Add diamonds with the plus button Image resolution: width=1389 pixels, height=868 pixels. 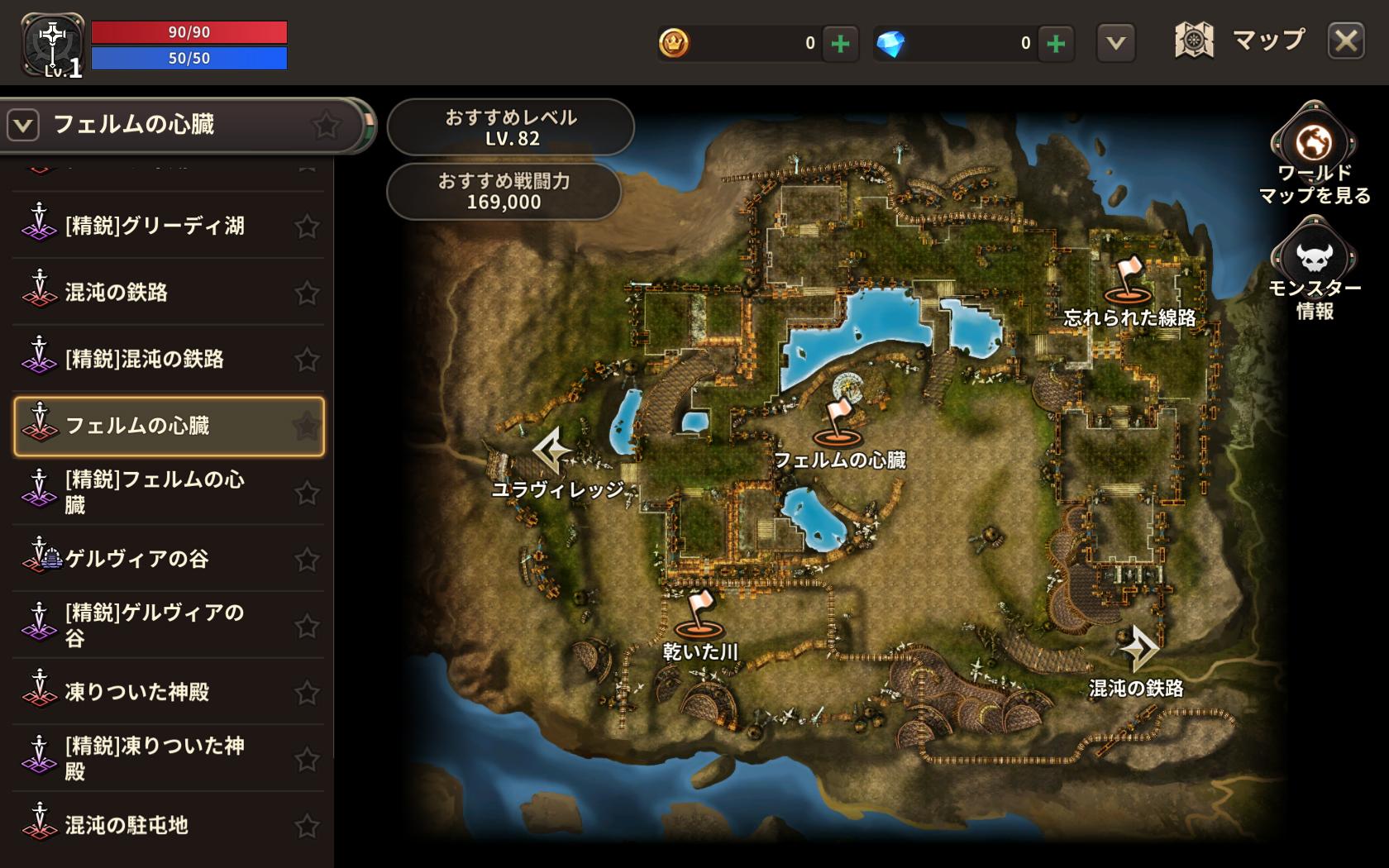coord(1056,43)
